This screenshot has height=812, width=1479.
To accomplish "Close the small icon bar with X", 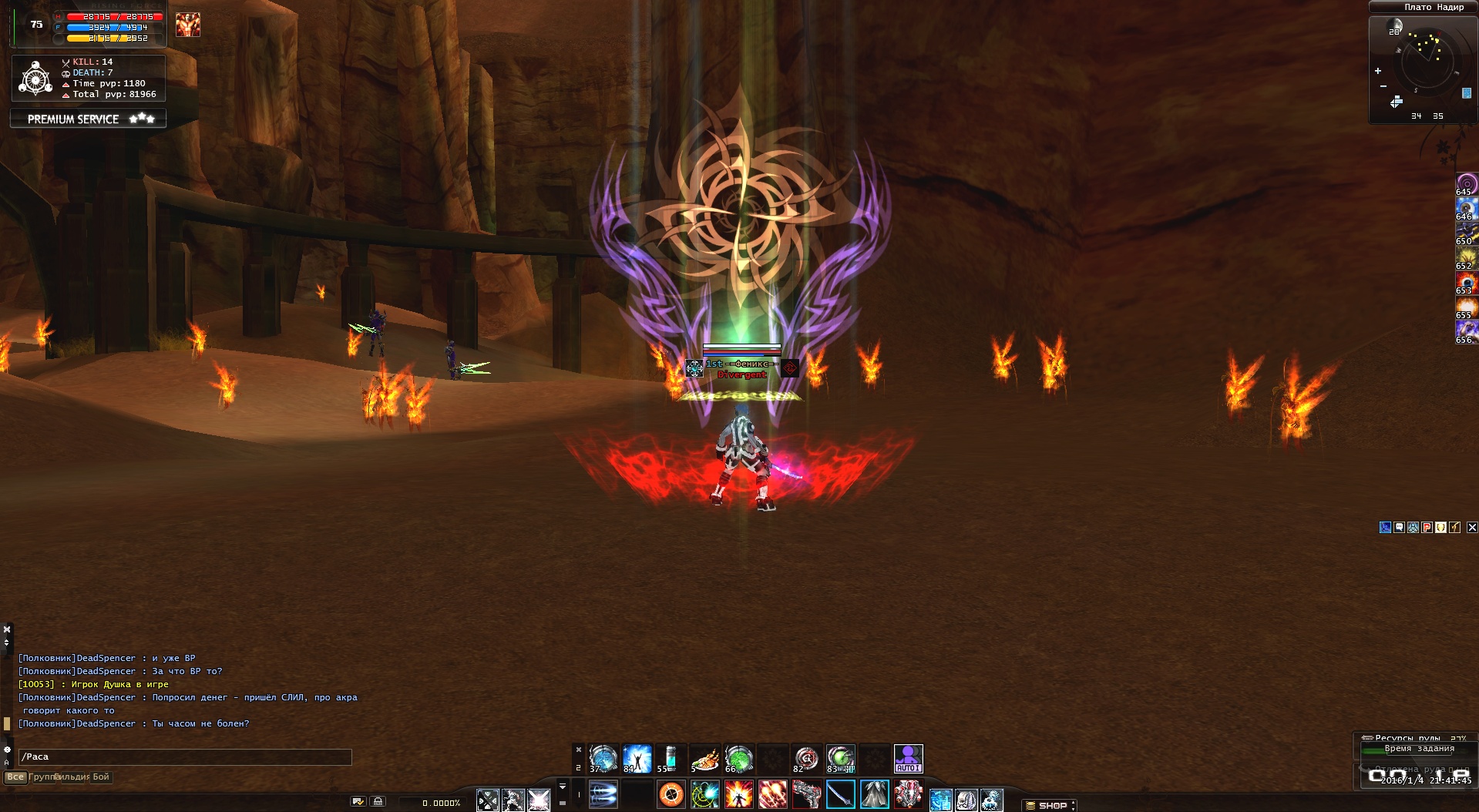I will coord(1472,528).
